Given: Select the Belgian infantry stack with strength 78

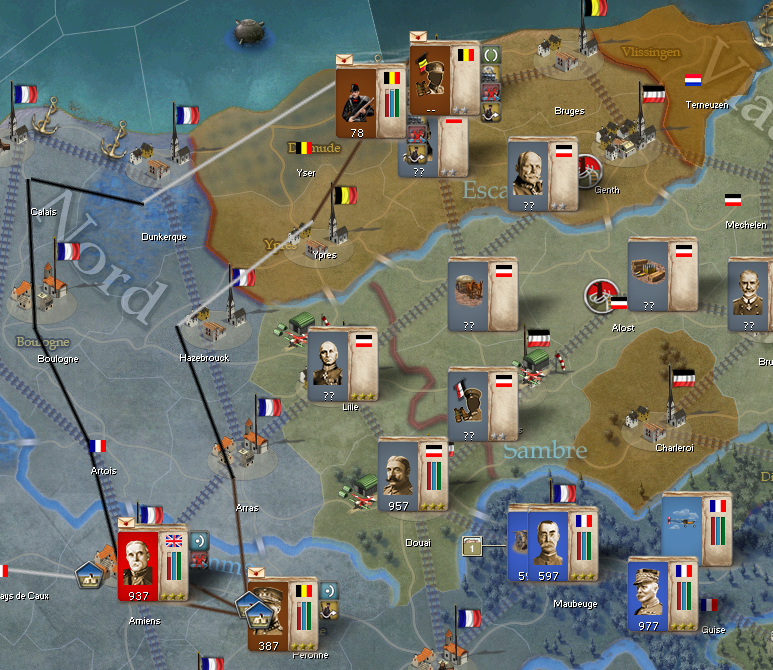Looking at the screenshot, I should pos(357,100).
